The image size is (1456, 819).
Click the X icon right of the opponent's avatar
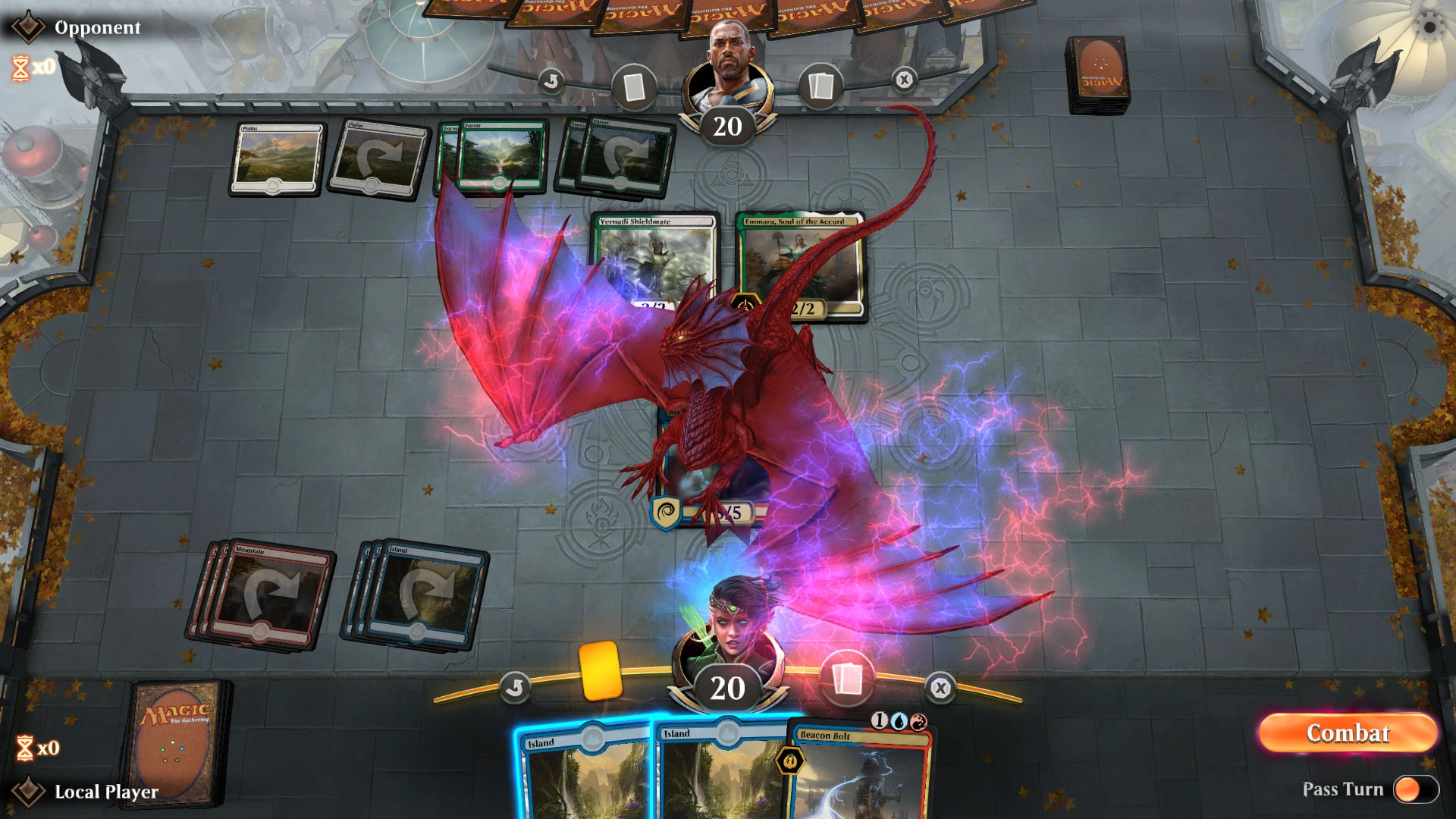(902, 80)
